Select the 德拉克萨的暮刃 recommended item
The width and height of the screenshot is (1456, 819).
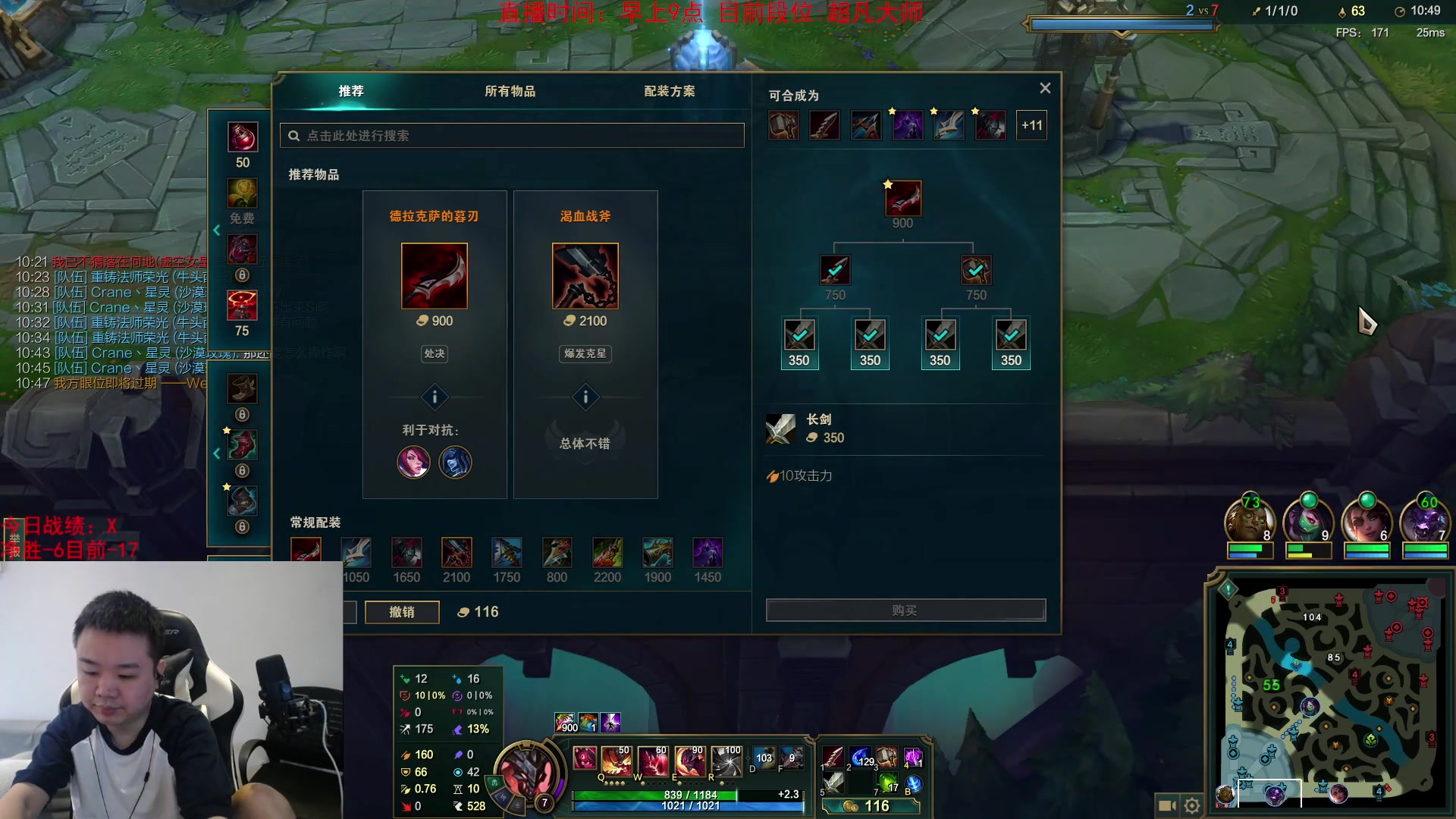click(435, 276)
